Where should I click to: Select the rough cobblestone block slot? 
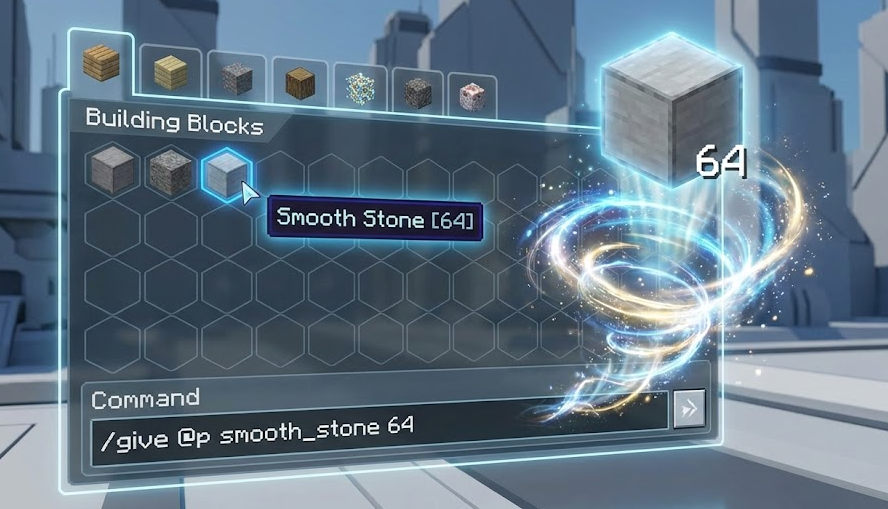[x=169, y=173]
